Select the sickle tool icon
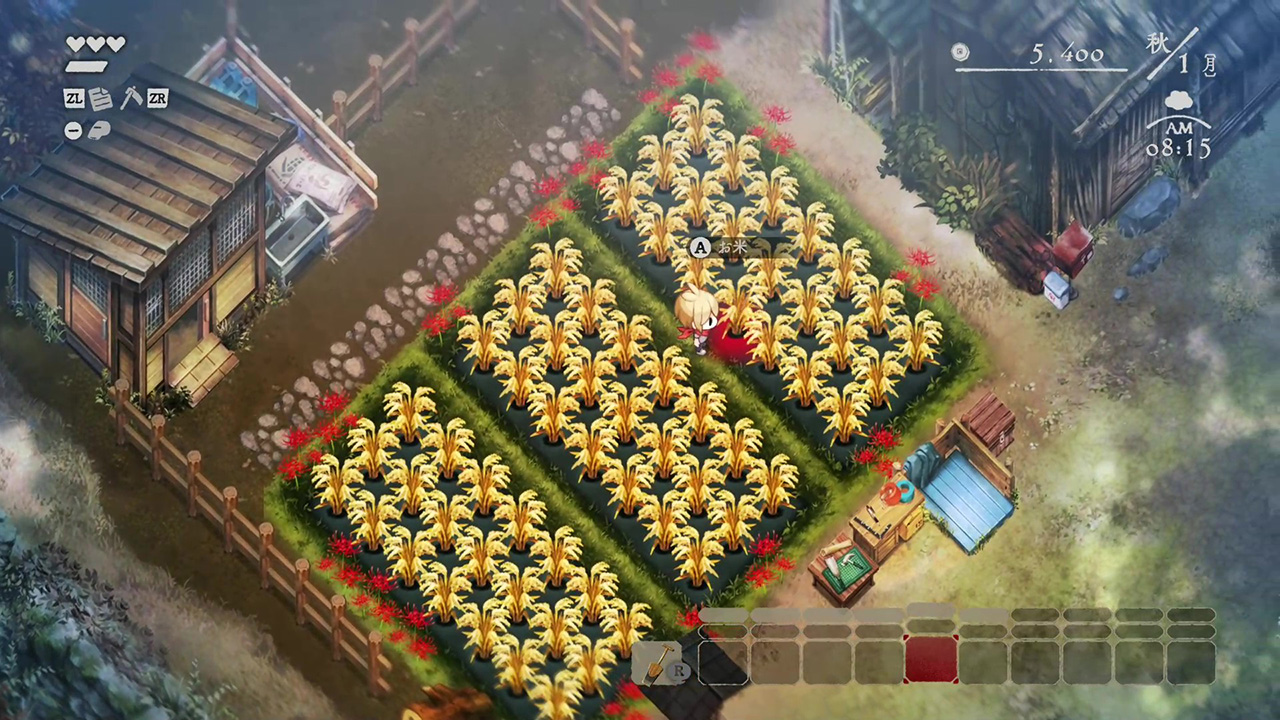This screenshot has height=720, width=1280. tap(130, 98)
